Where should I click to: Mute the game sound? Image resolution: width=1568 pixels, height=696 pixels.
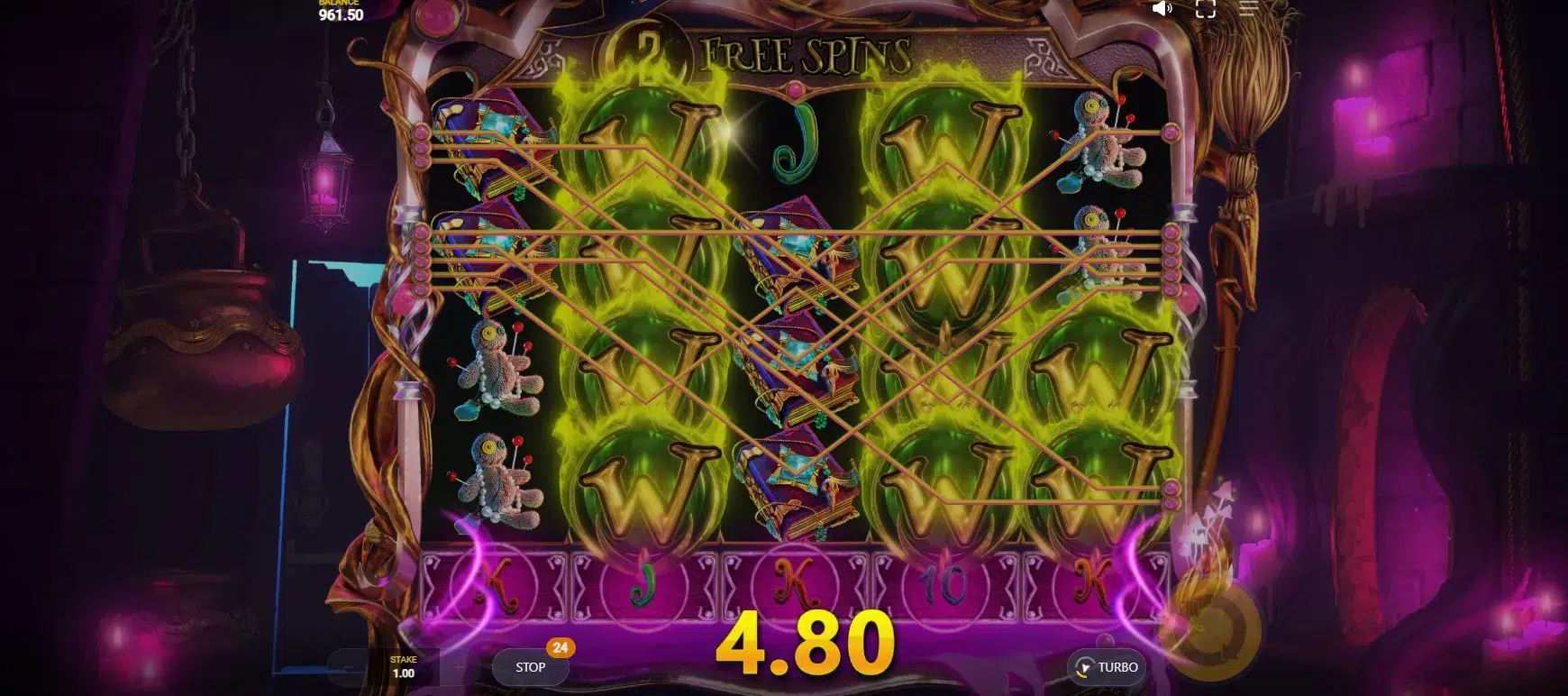[x=1162, y=9]
